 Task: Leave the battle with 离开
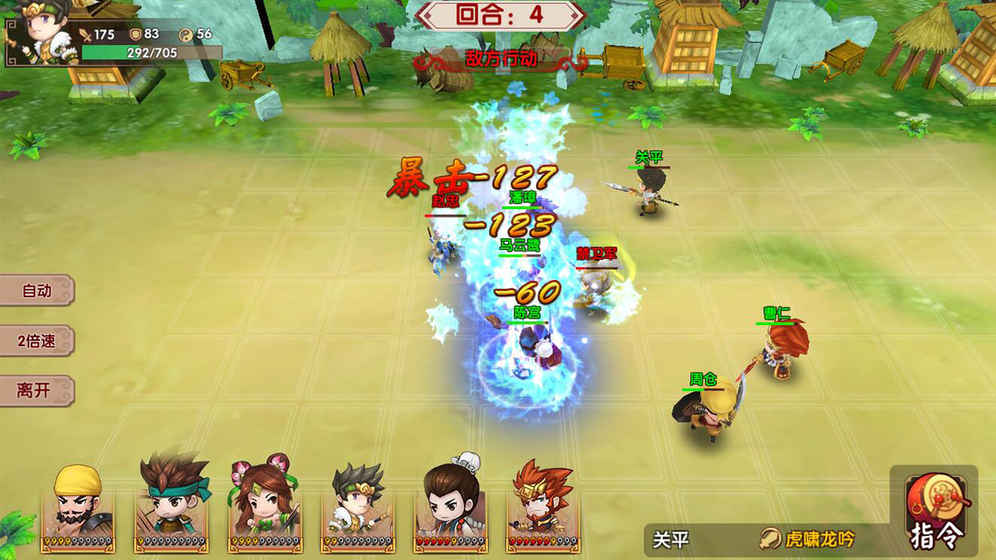pos(37,390)
